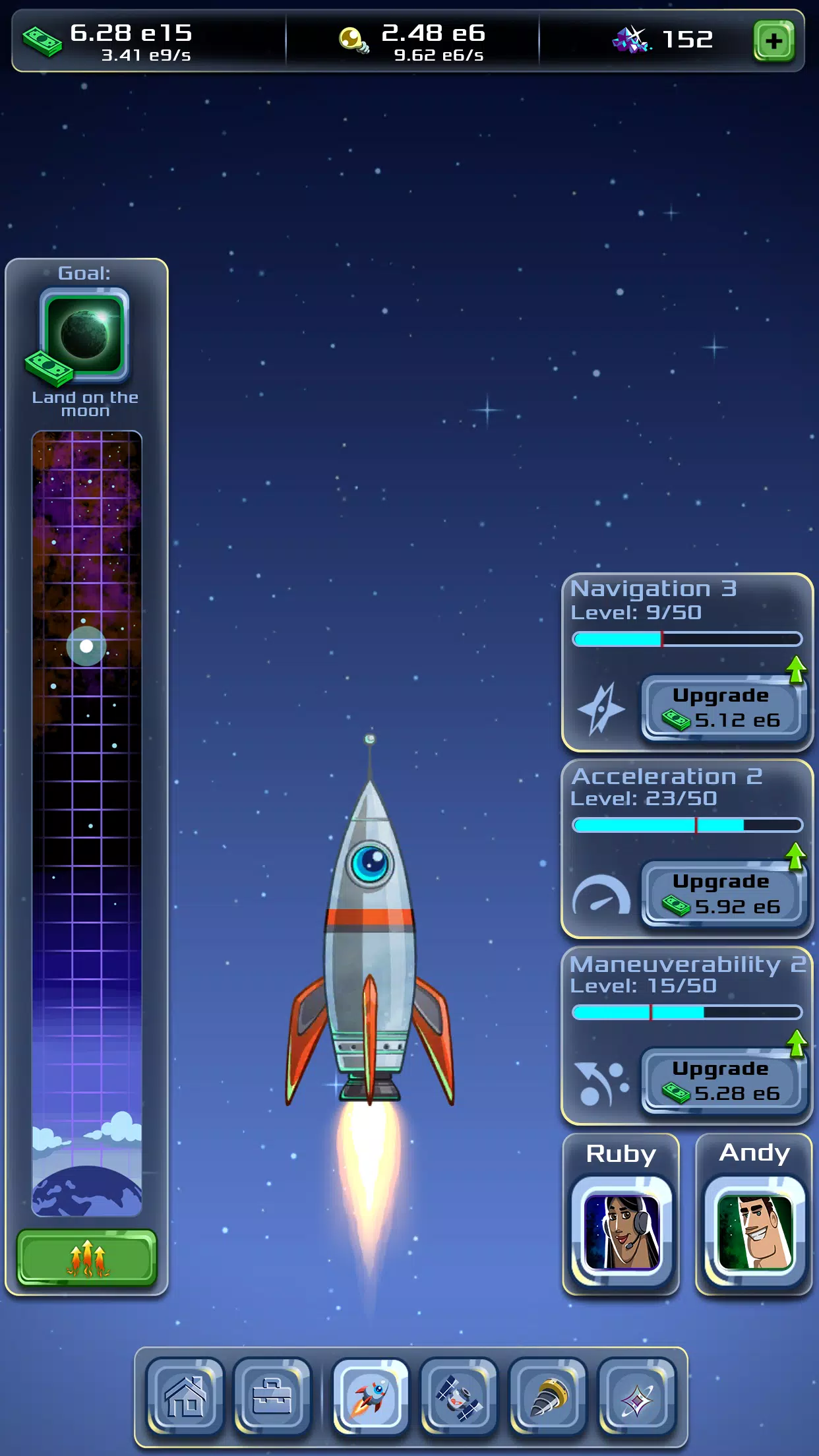Upgrade Maneuverability 2 for 5.28 e6
Screen dimensions: 819x1456
click(x=723, y=1081)
